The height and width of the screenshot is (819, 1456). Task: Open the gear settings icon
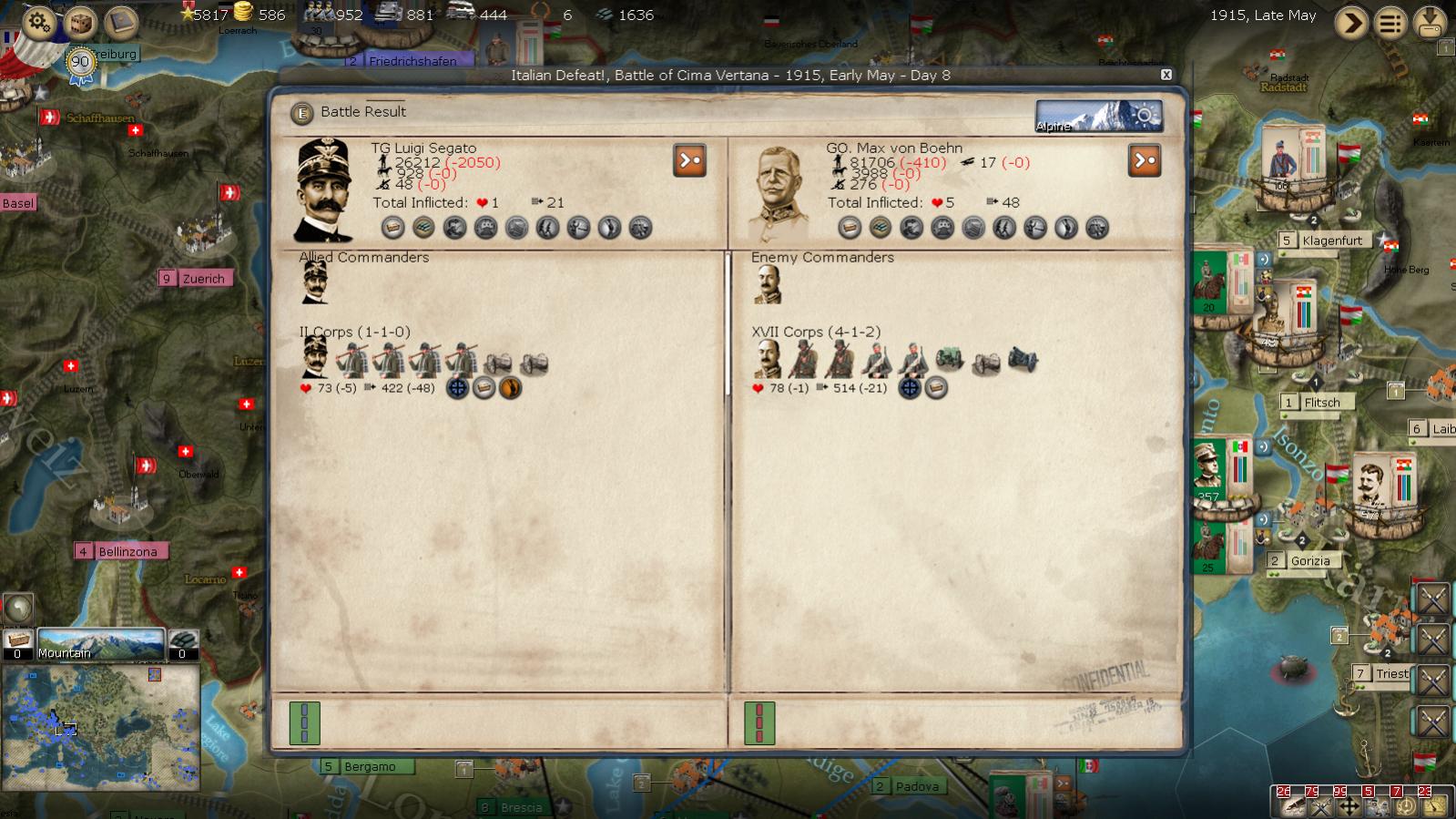tap(38, 21)
